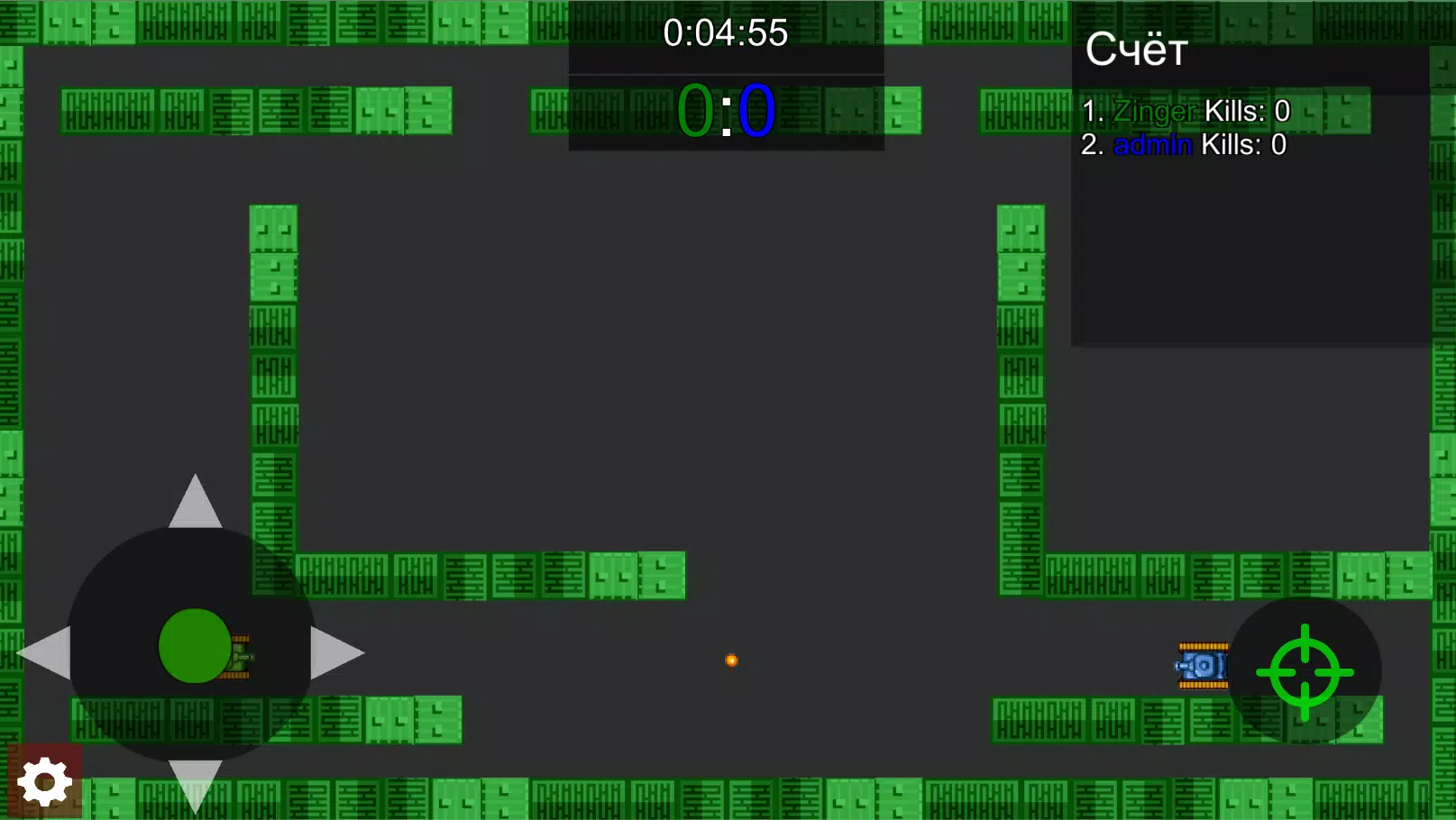
Task: Open player profile for admin
Action: [1152, 144]
